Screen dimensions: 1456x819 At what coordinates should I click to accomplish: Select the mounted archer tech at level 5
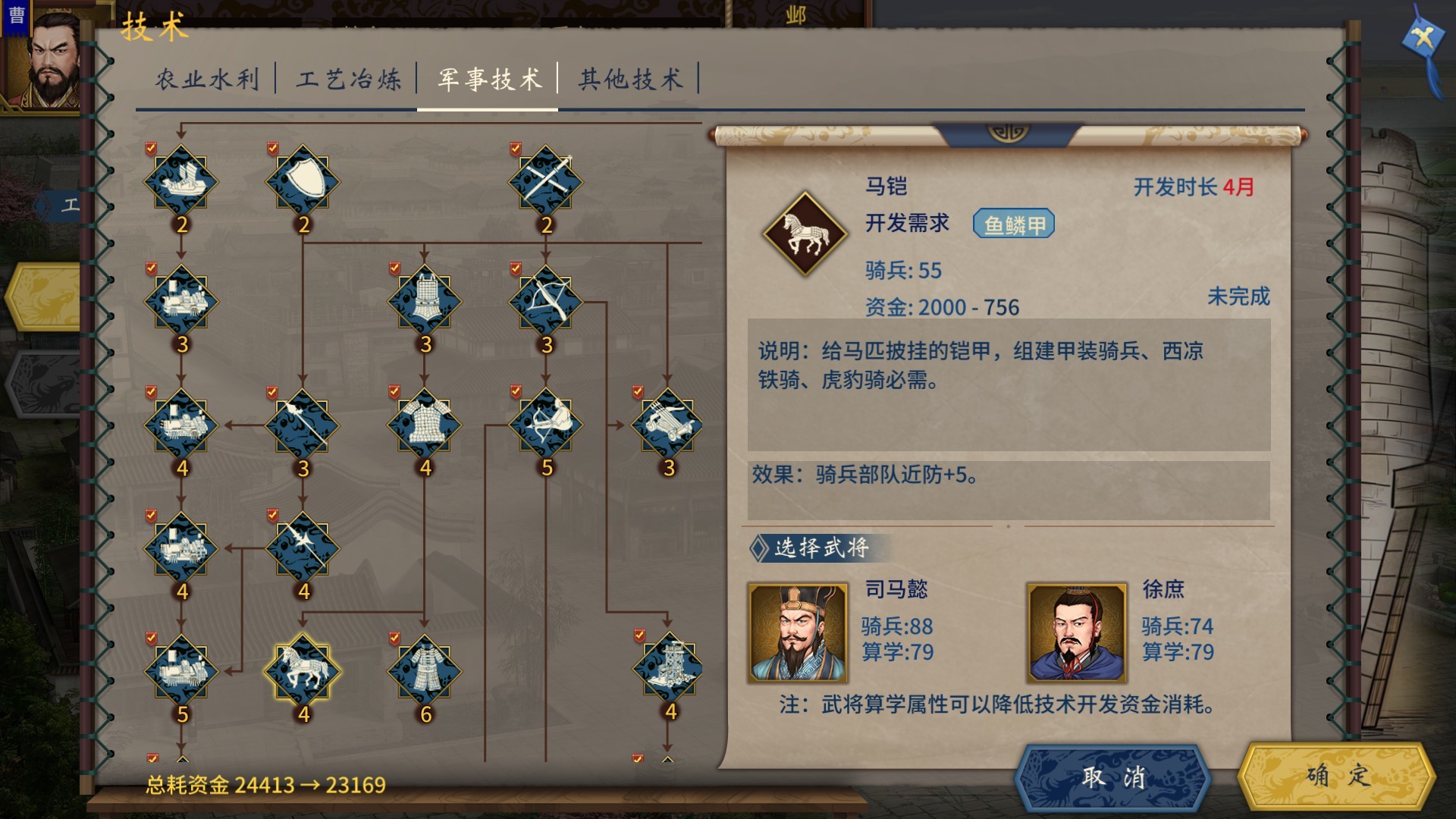click(x=544, y=425)
